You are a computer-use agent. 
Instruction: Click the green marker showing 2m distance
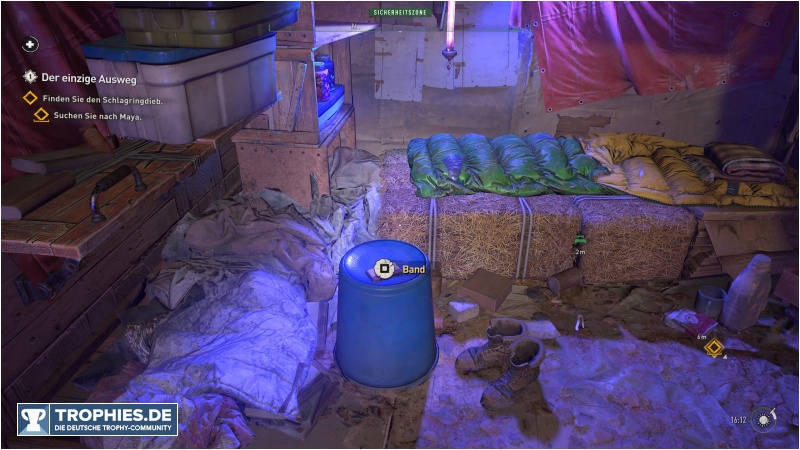580,239
